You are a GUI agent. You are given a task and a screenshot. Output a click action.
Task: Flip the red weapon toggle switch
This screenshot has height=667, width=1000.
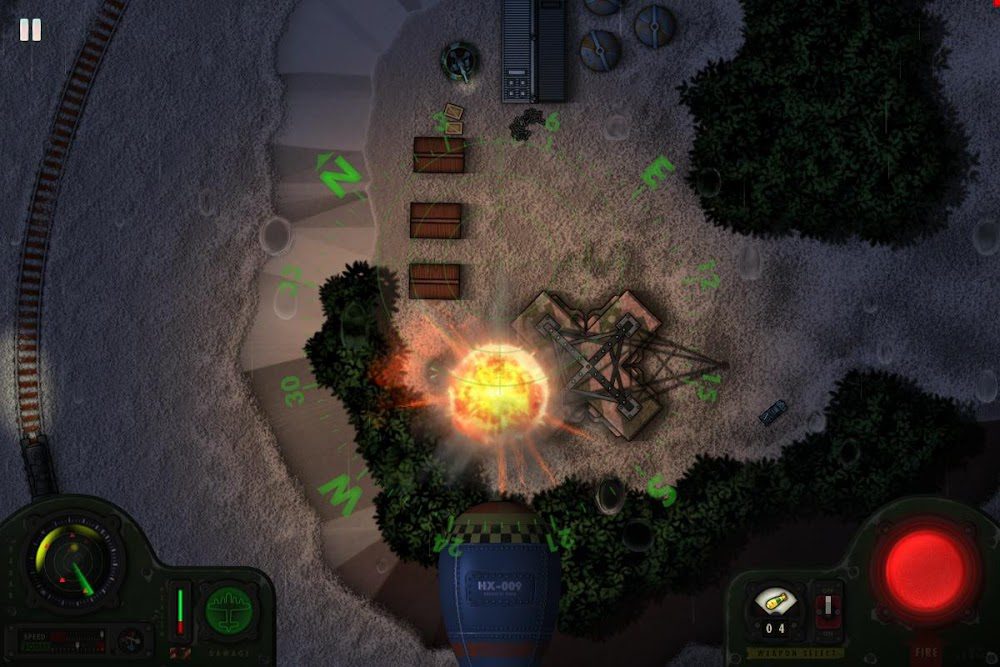[828, 609]
